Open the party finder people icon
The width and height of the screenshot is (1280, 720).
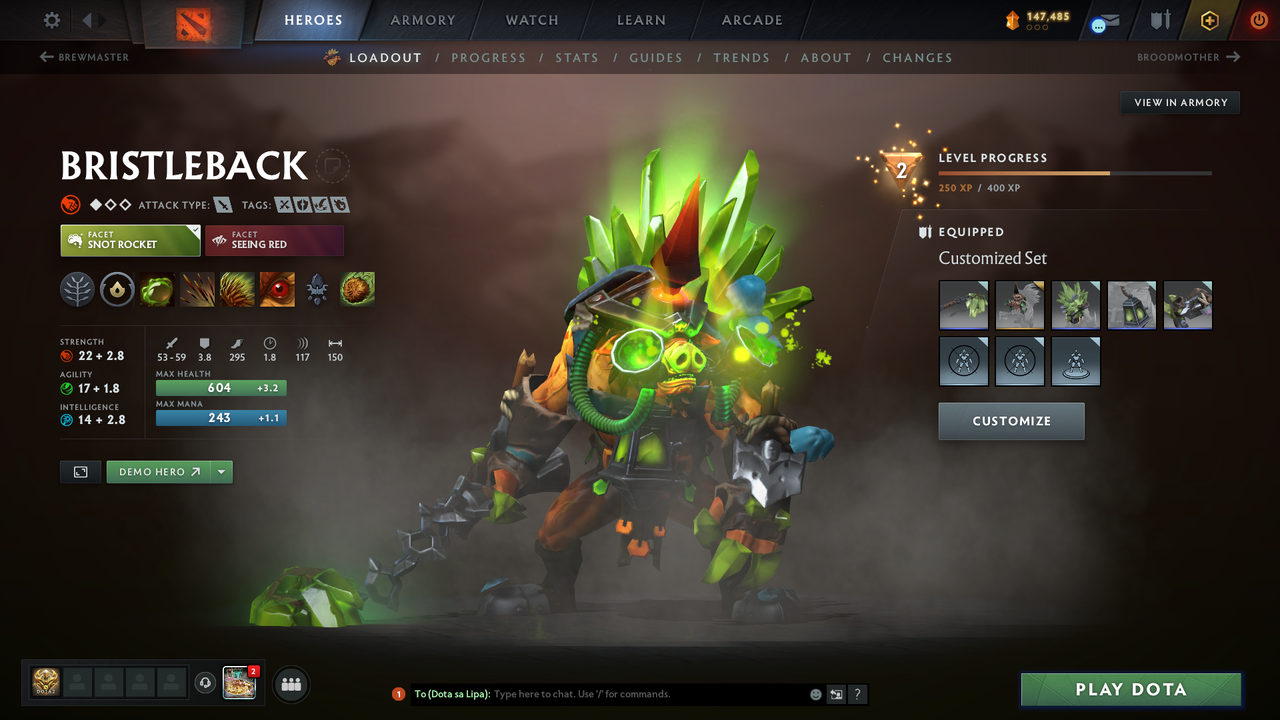[x=289, y=684]
